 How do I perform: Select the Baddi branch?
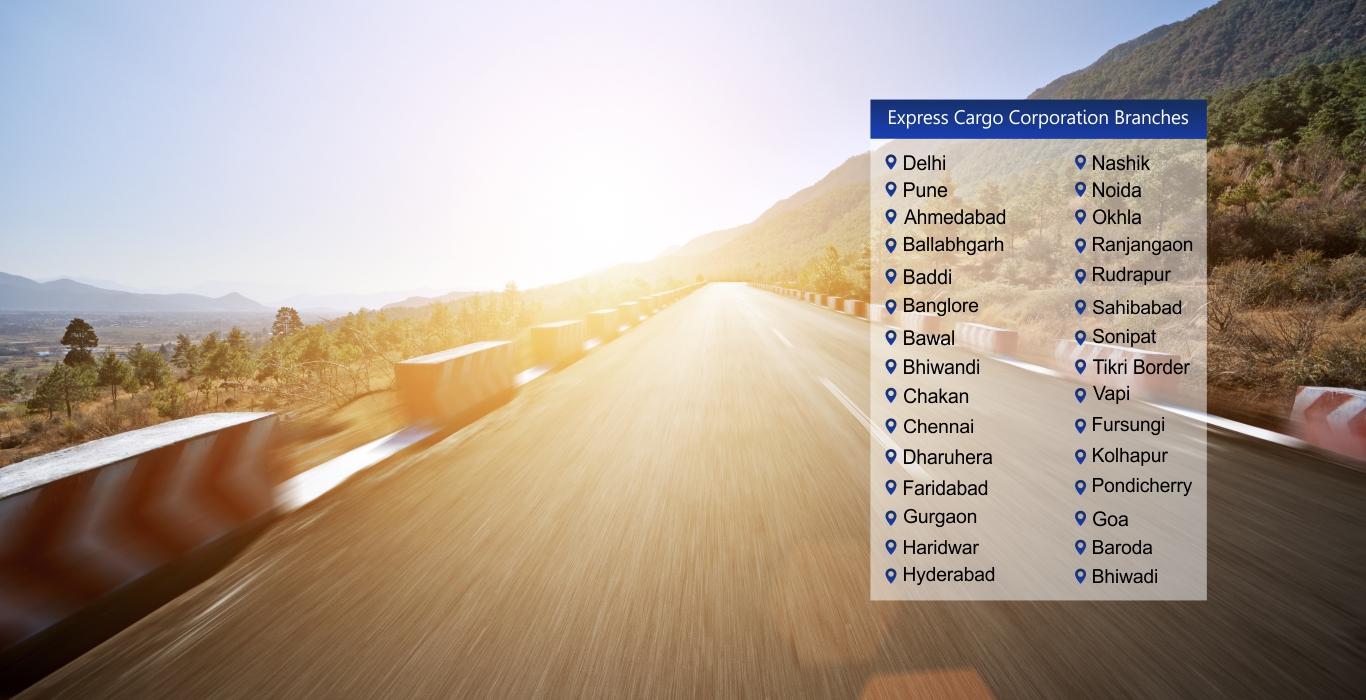pos(927,277)
